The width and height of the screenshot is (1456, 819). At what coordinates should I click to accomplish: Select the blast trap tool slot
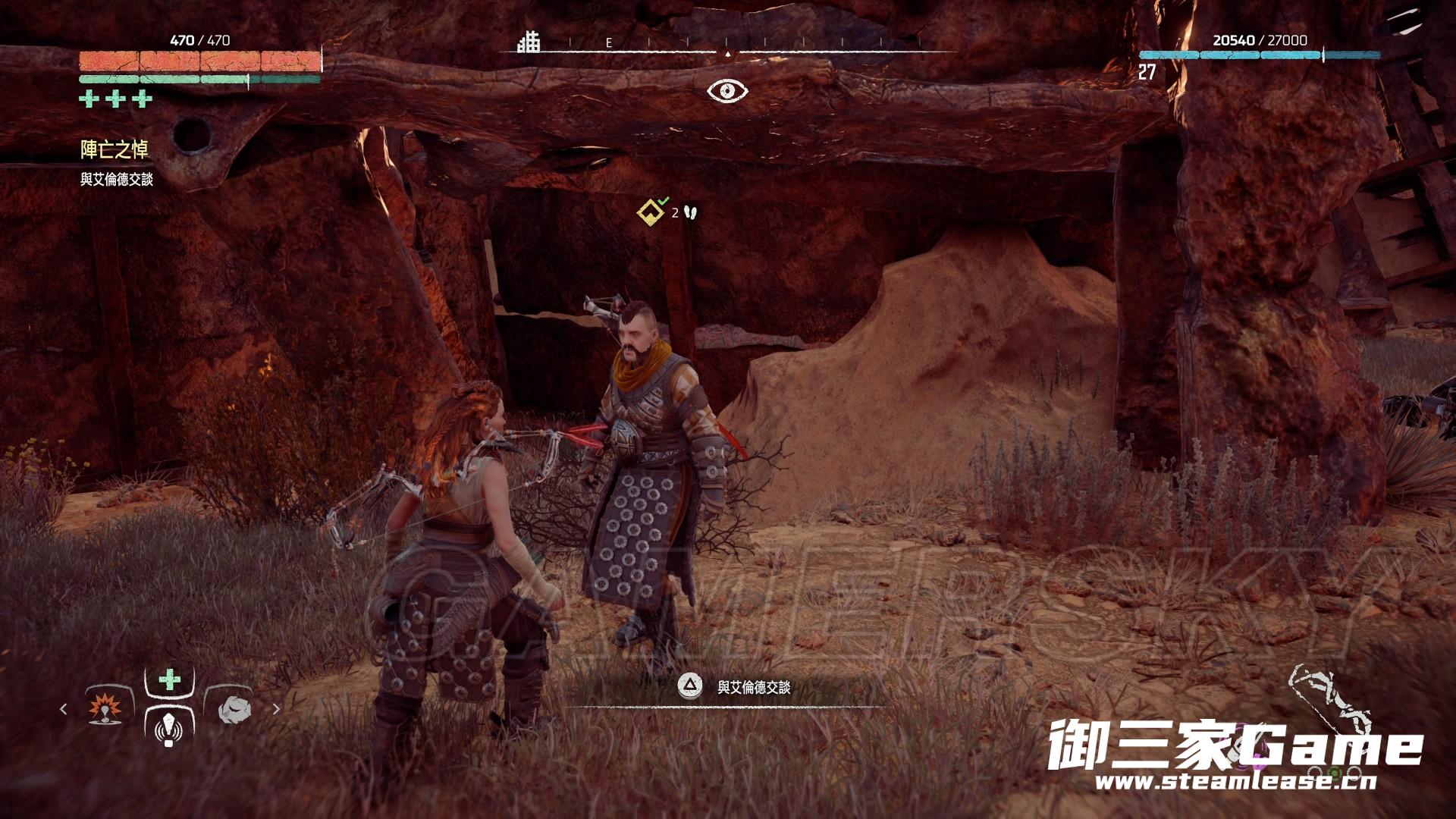(x=105, y=709)
